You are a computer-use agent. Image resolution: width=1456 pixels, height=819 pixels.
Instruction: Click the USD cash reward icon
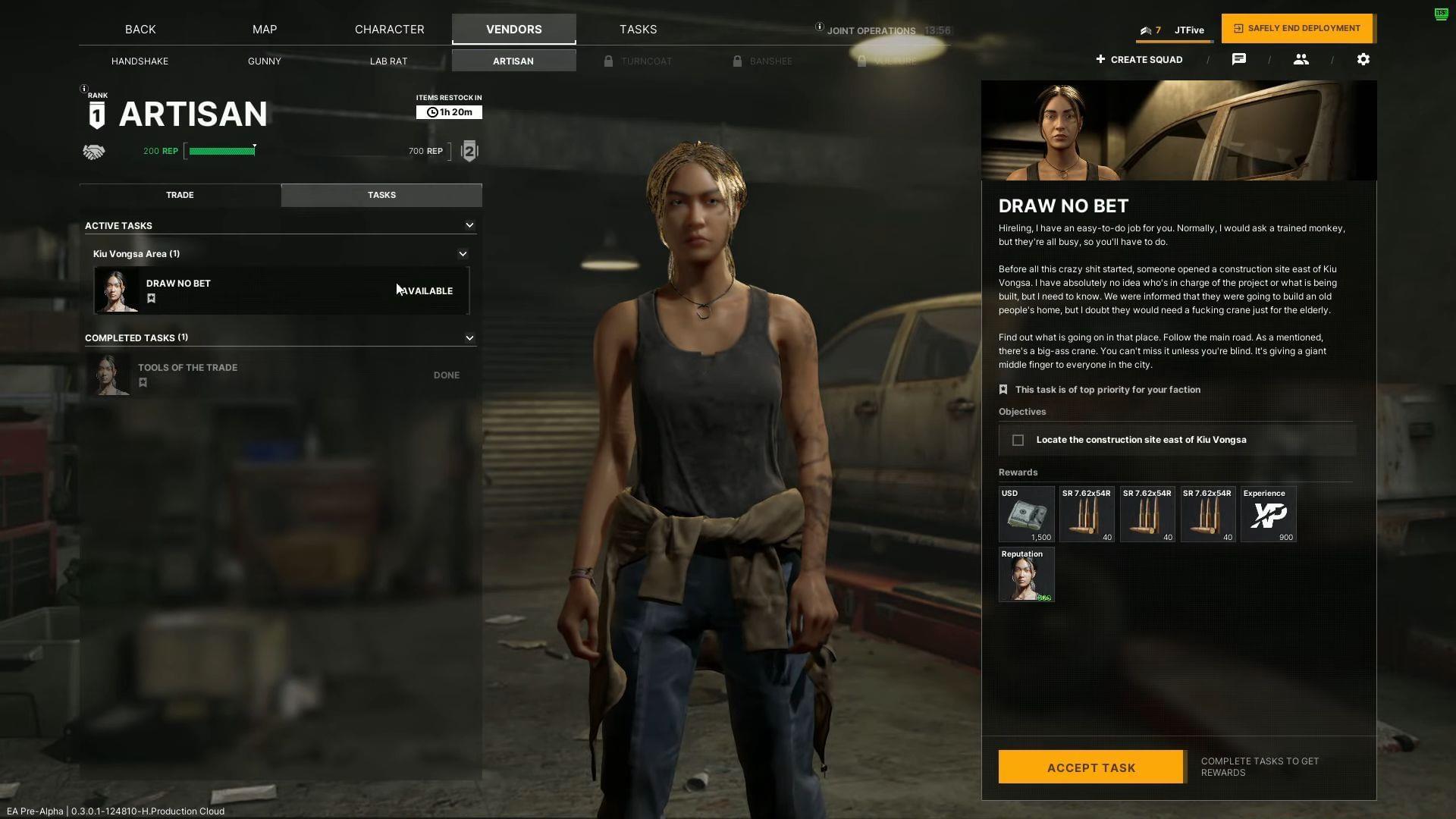point(1026,514)
